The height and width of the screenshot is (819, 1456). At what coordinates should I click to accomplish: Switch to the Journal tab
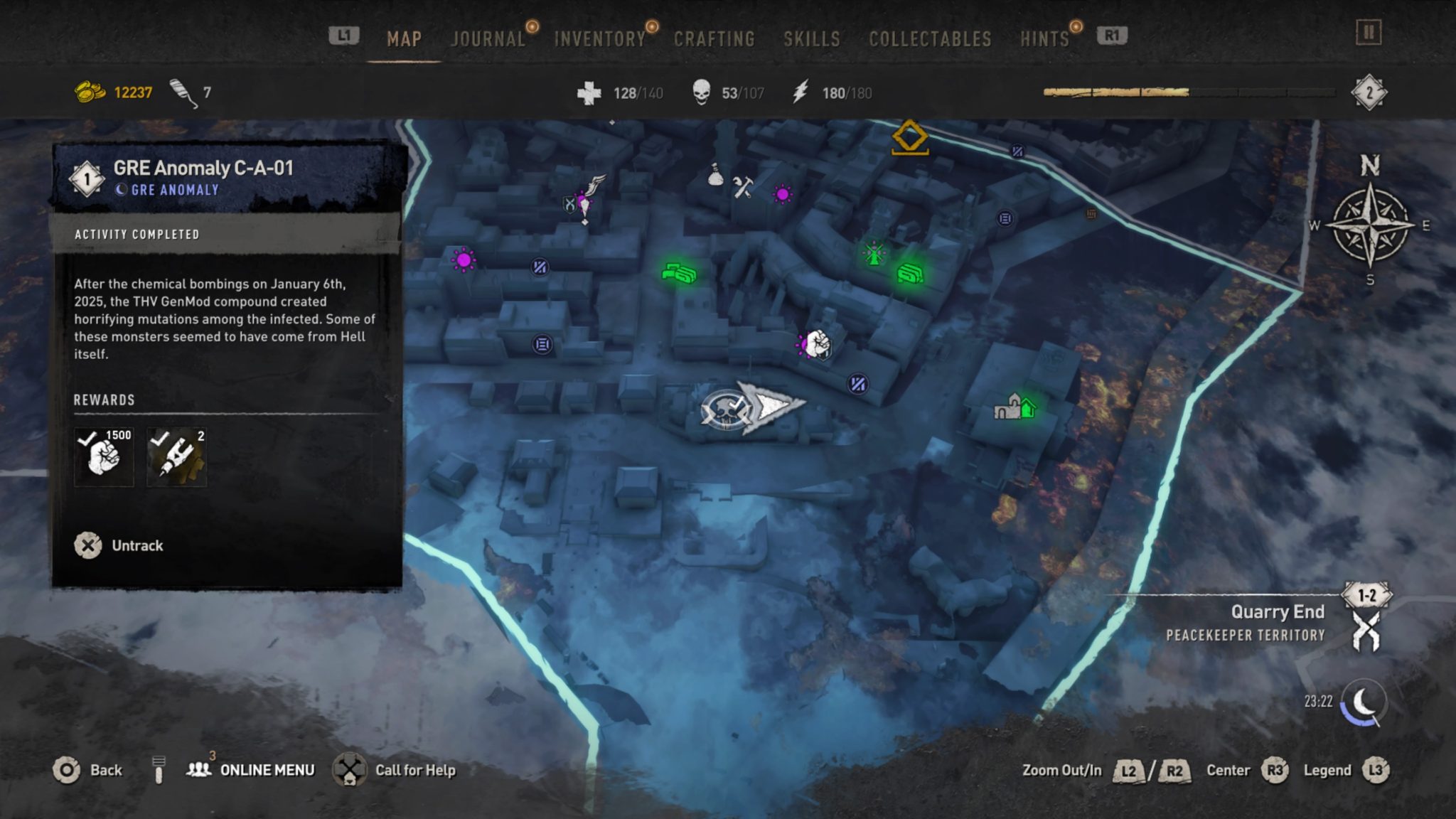coord(488,39)
